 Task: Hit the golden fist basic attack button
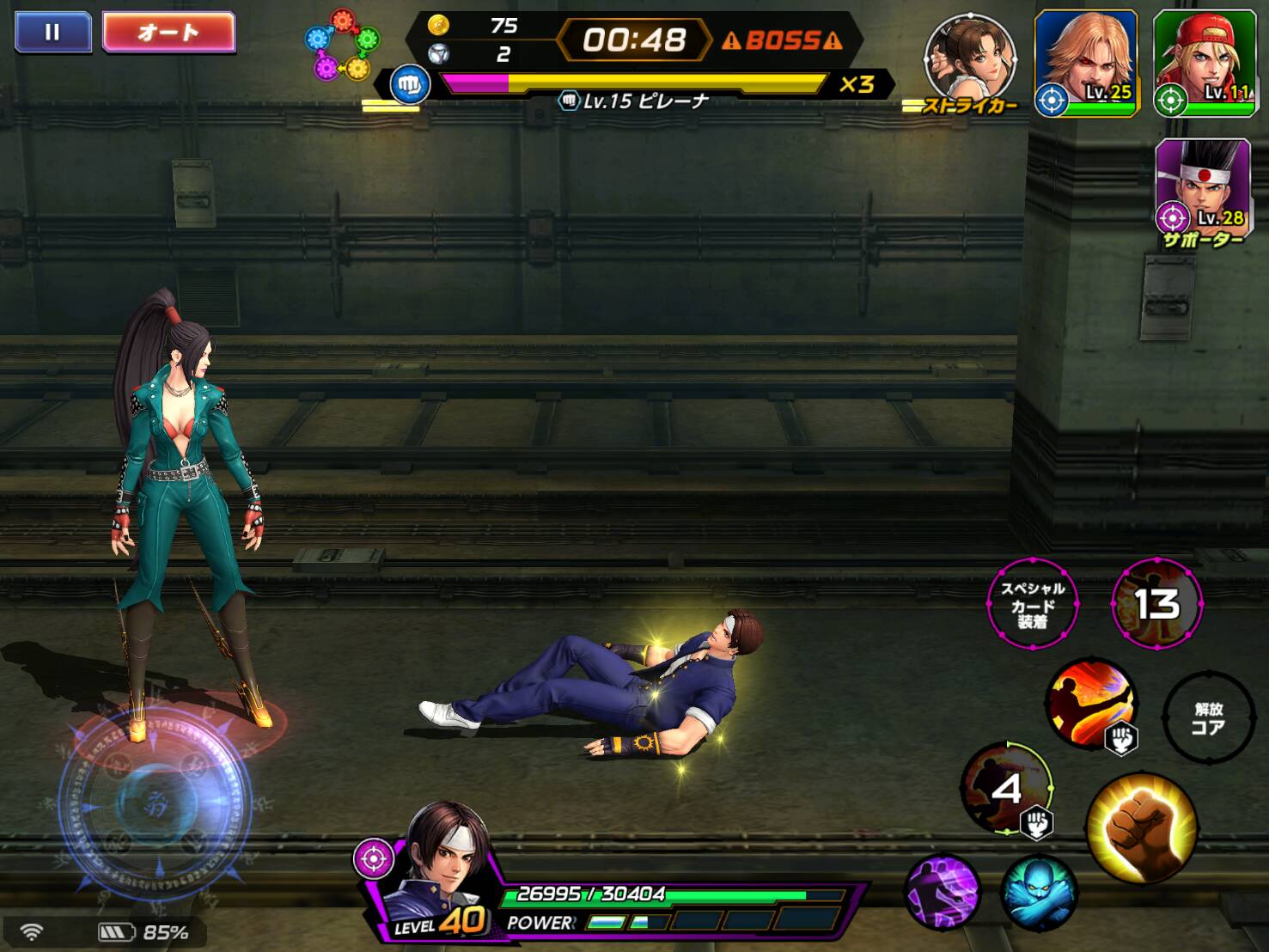pyautogui.click(x=1142, y=827)
